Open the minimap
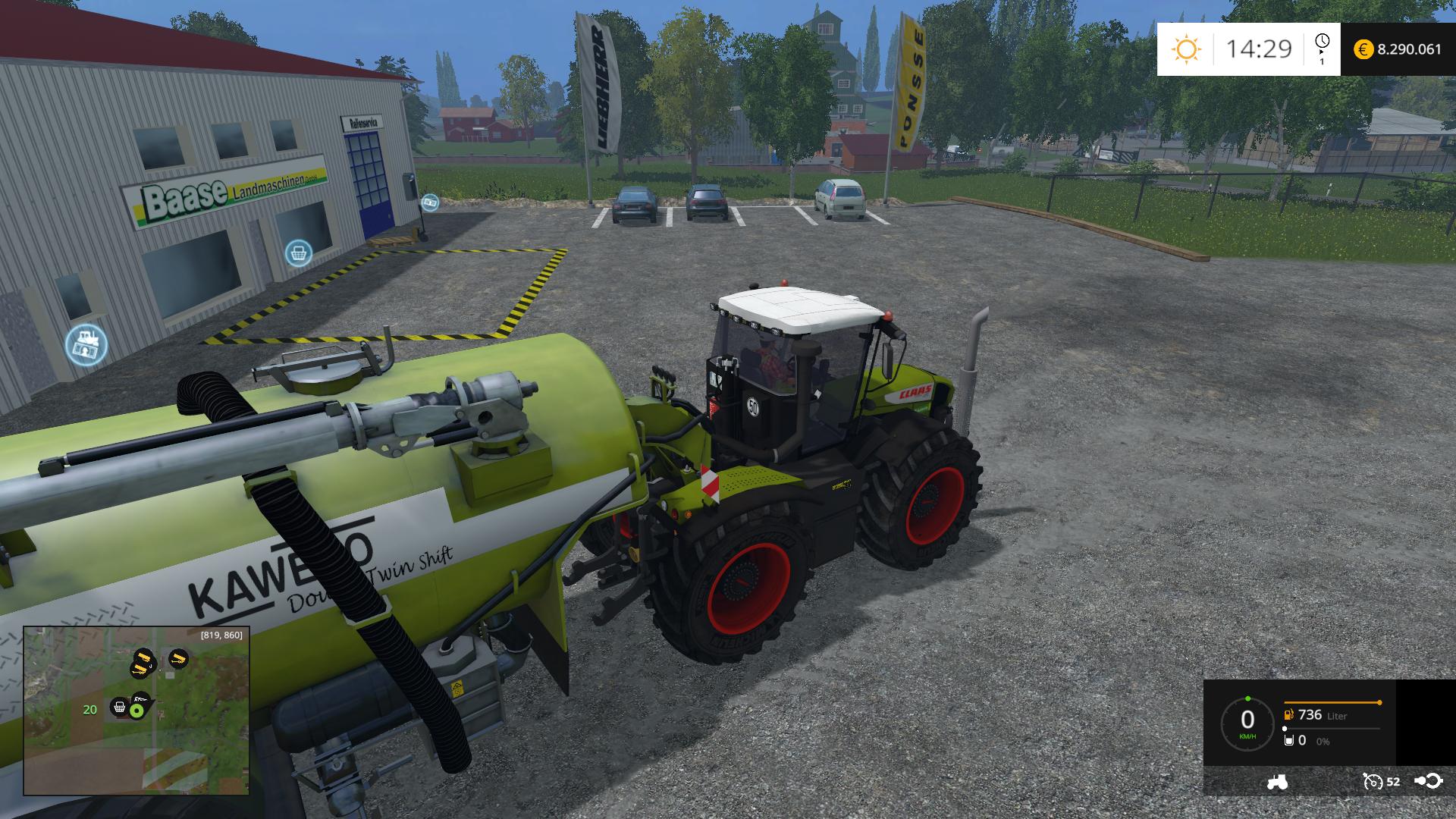Screen dimensions: 1456x819 click(136, 710)
